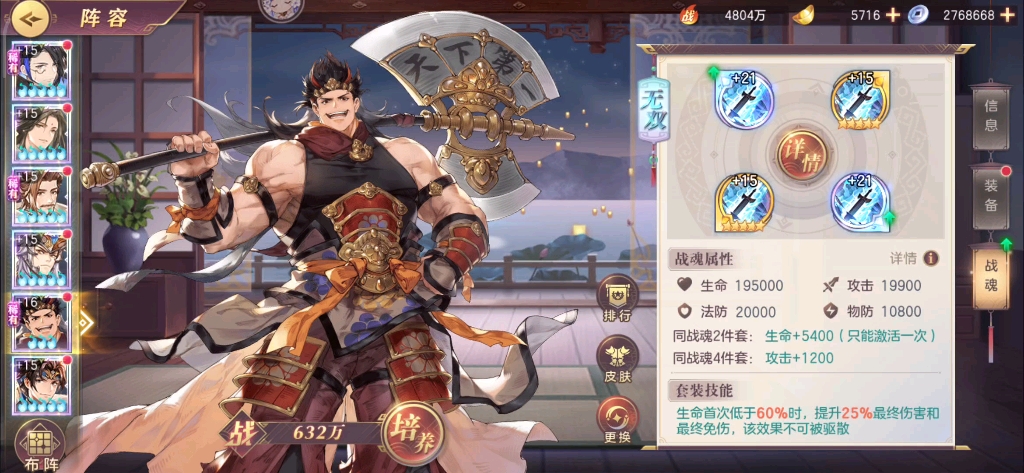Open the 排行 ranking button
The height and width of the screenshot is (473, 1024).
coord(618,298)
